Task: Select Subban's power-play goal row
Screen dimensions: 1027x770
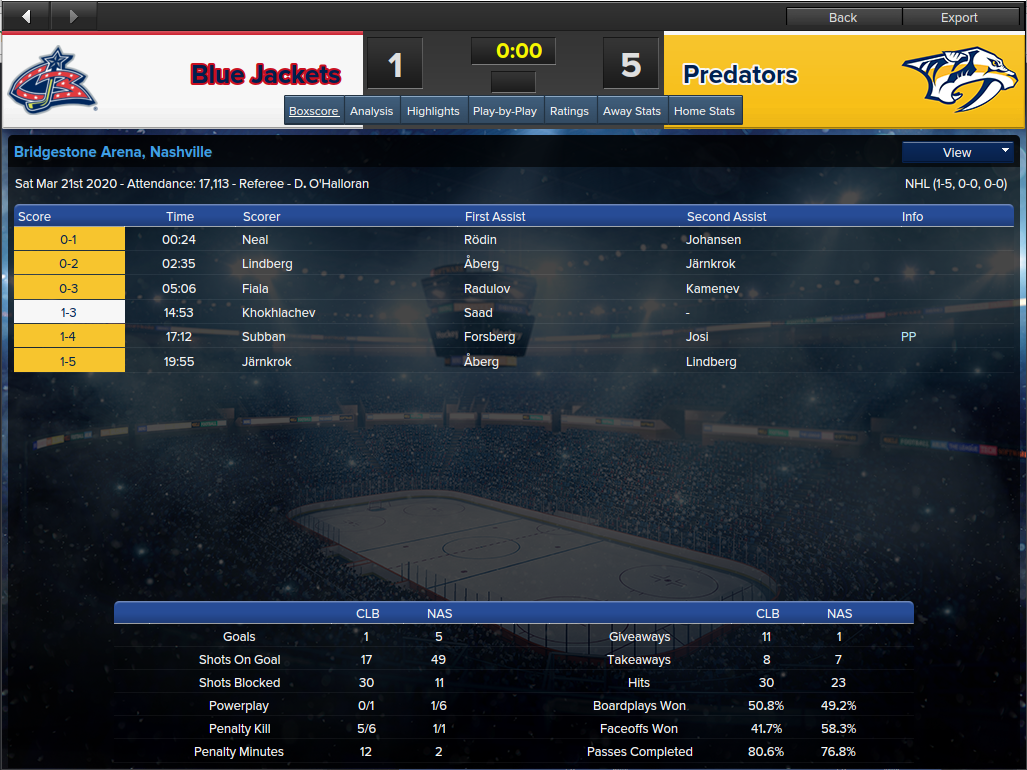Action: pyautogui.click(x=264, y=337)
